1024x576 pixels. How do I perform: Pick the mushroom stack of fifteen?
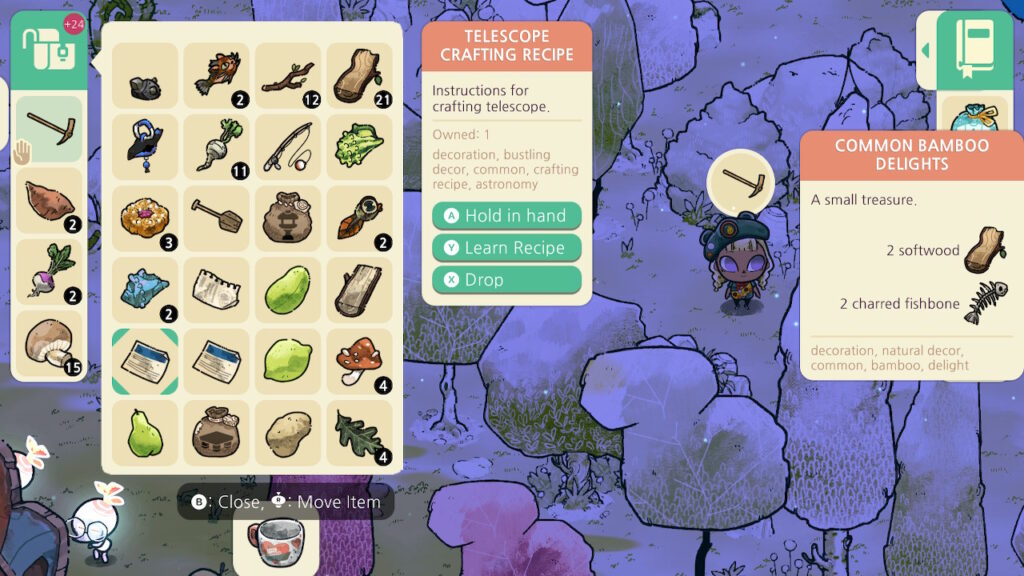(48, 345)
